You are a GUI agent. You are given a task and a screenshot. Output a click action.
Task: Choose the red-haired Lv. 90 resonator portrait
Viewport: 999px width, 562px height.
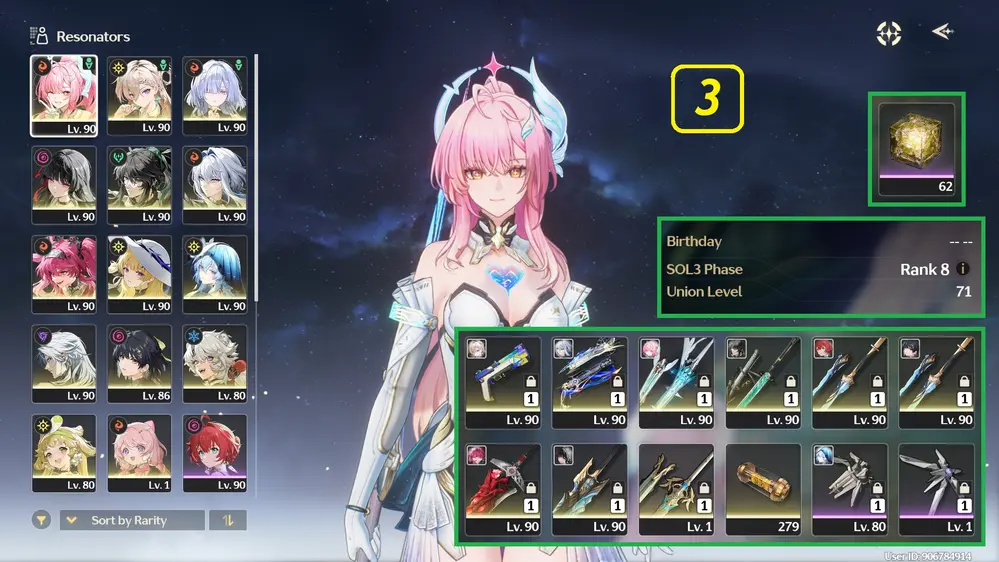pyautogui.click(x=214, y=453)
